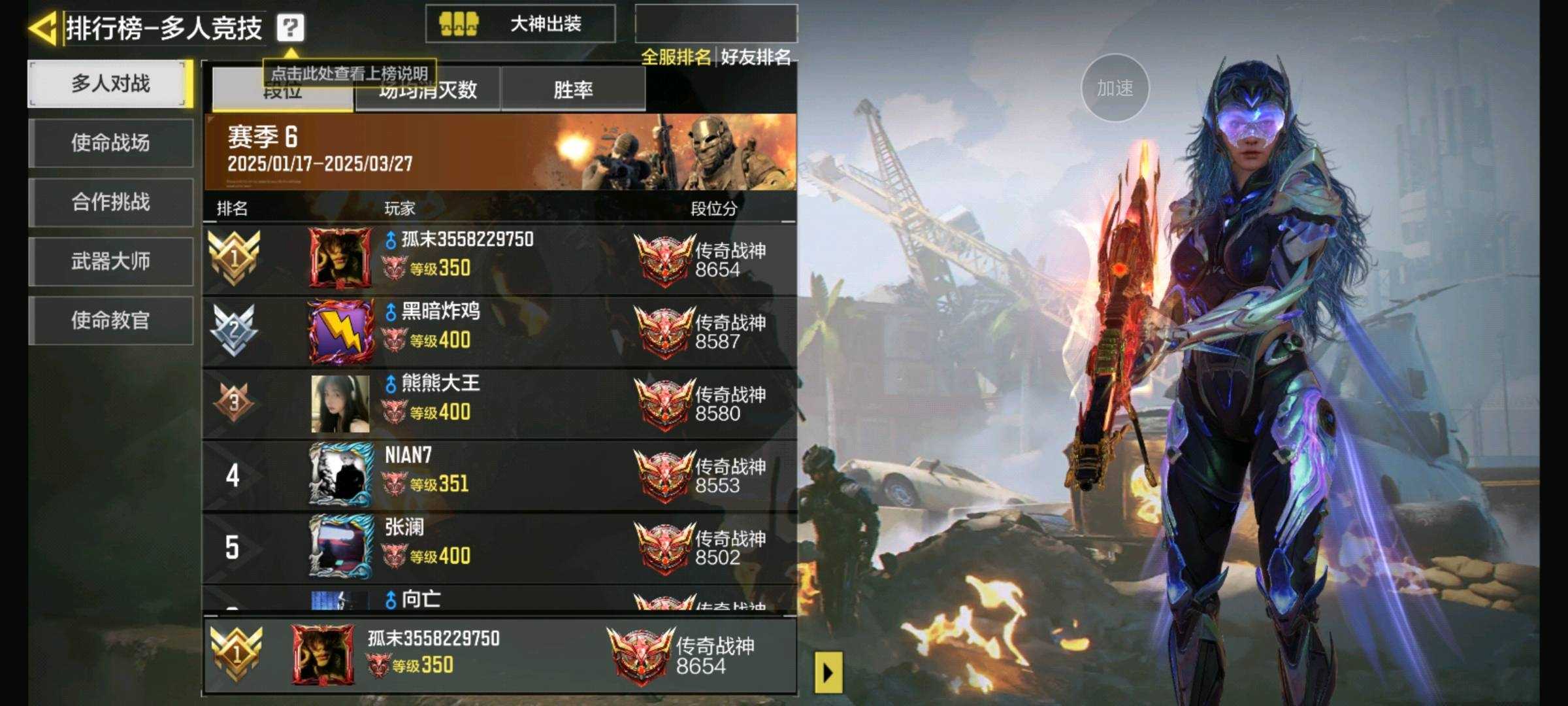Screen dimensions: 1568x706
Task: Open the 赛季 6 season banner
Action: point(499,152)
